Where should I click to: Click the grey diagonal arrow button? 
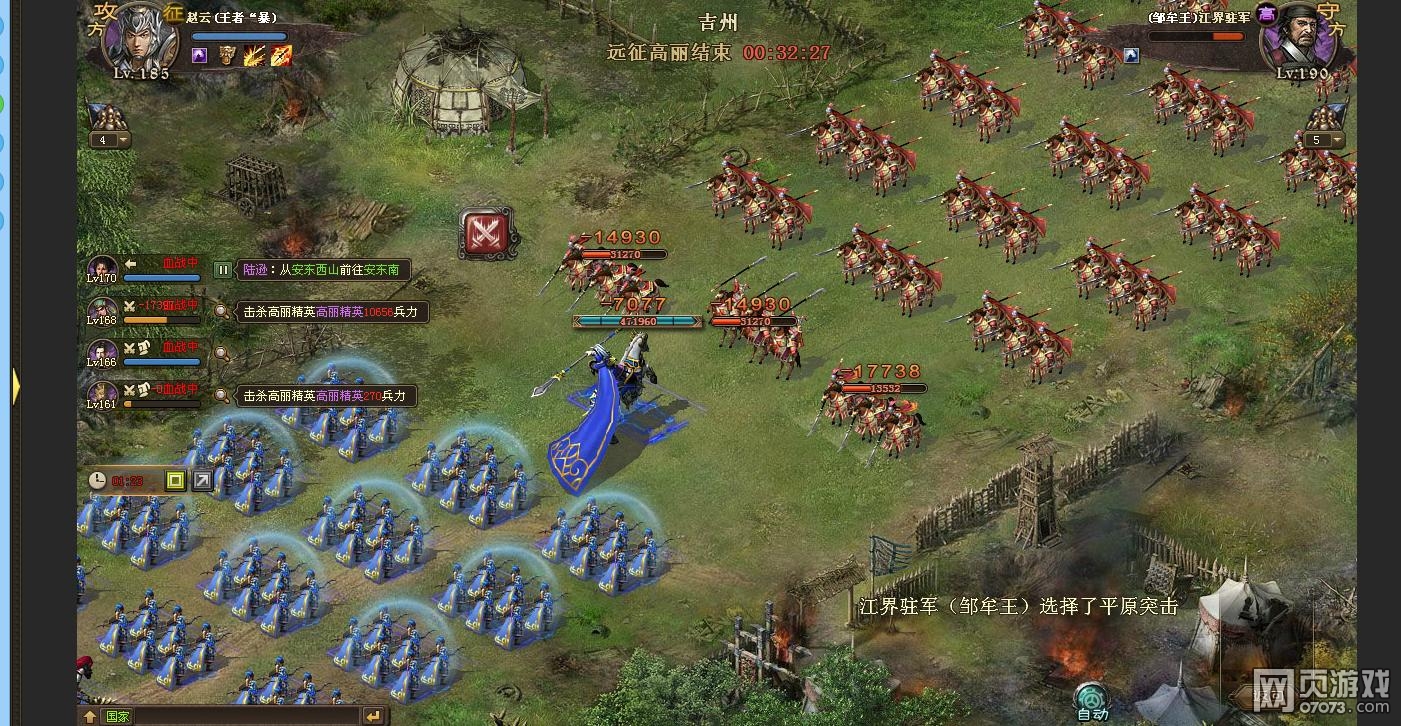[x=203, y=481]
